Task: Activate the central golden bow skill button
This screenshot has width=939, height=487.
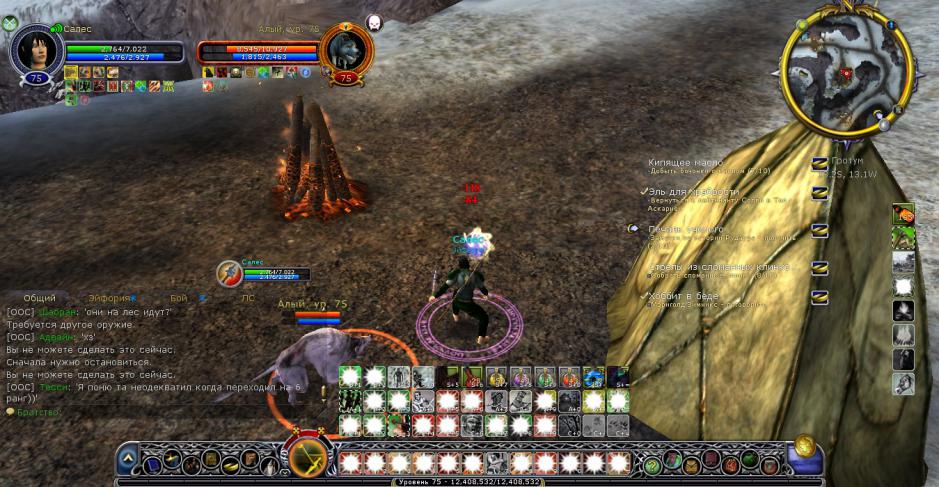Action: (x=311, y=457)
